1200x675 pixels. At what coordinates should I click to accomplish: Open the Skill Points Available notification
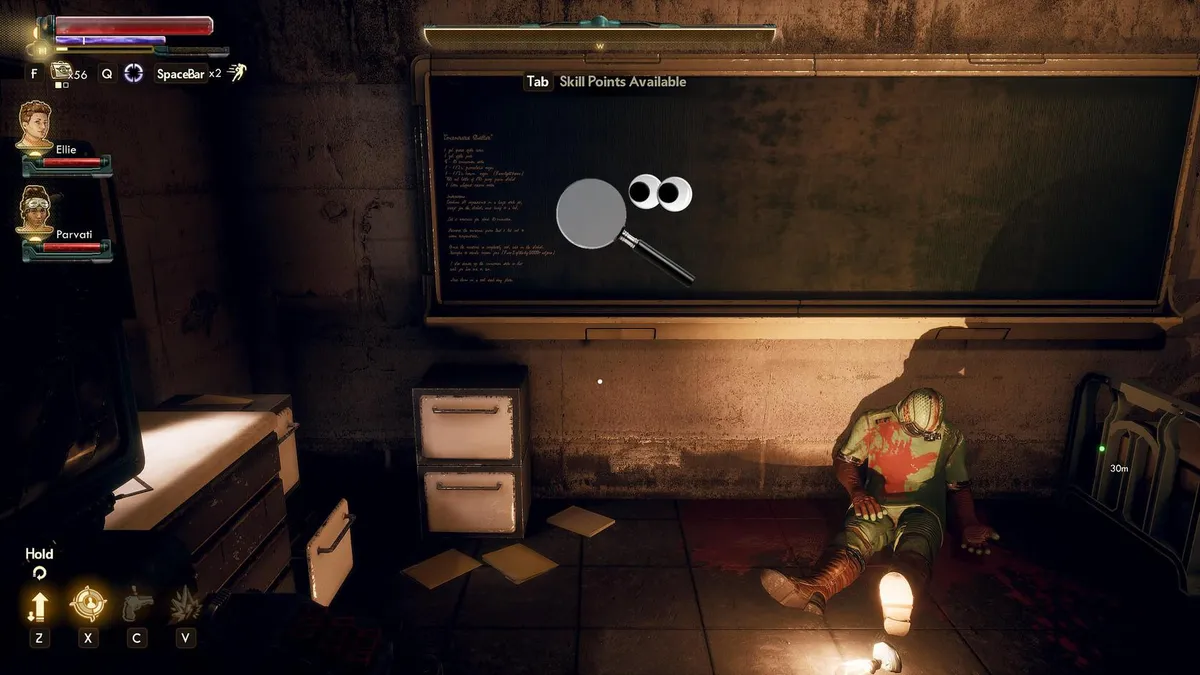606,82
